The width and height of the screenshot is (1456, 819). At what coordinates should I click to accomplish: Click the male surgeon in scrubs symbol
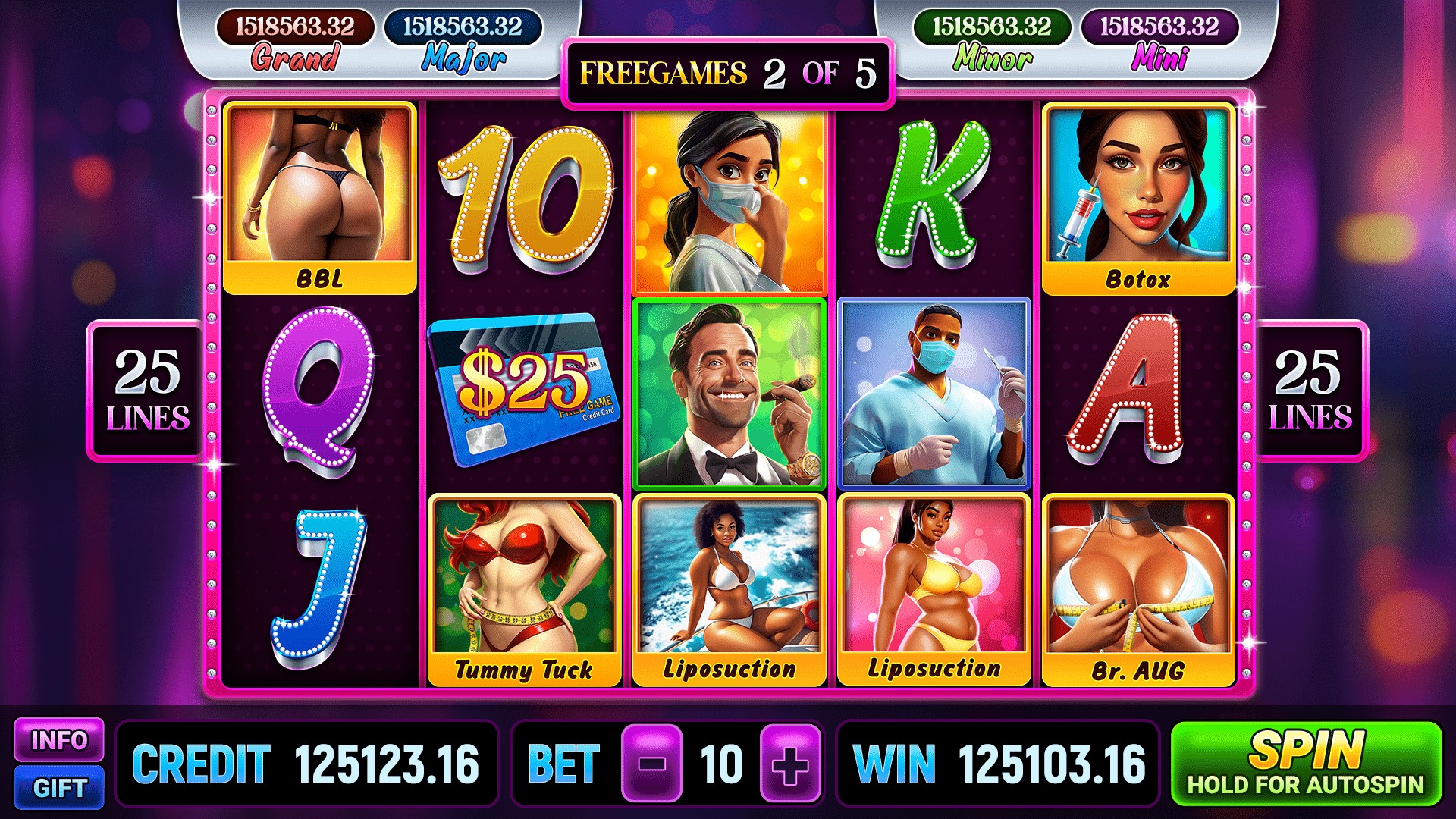tap(933, 391)
